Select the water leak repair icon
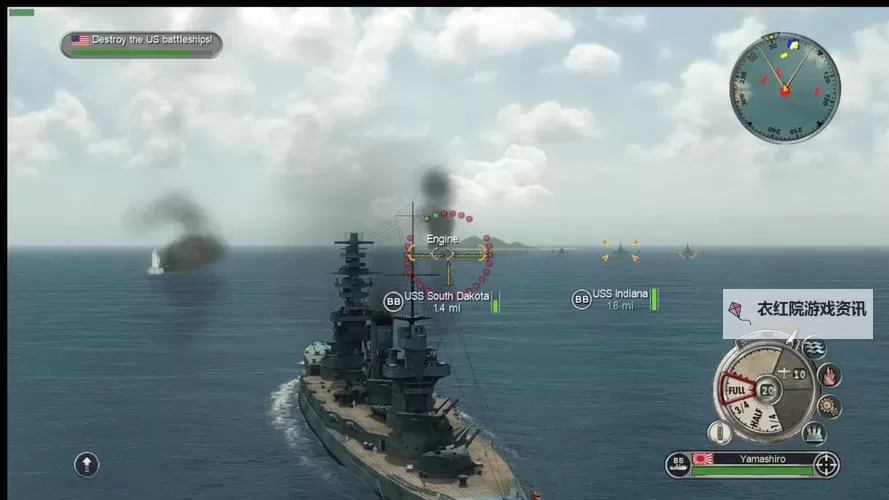The width and height of the screenshot is (889, 500). pyautogui.click(x=814, y=348)
